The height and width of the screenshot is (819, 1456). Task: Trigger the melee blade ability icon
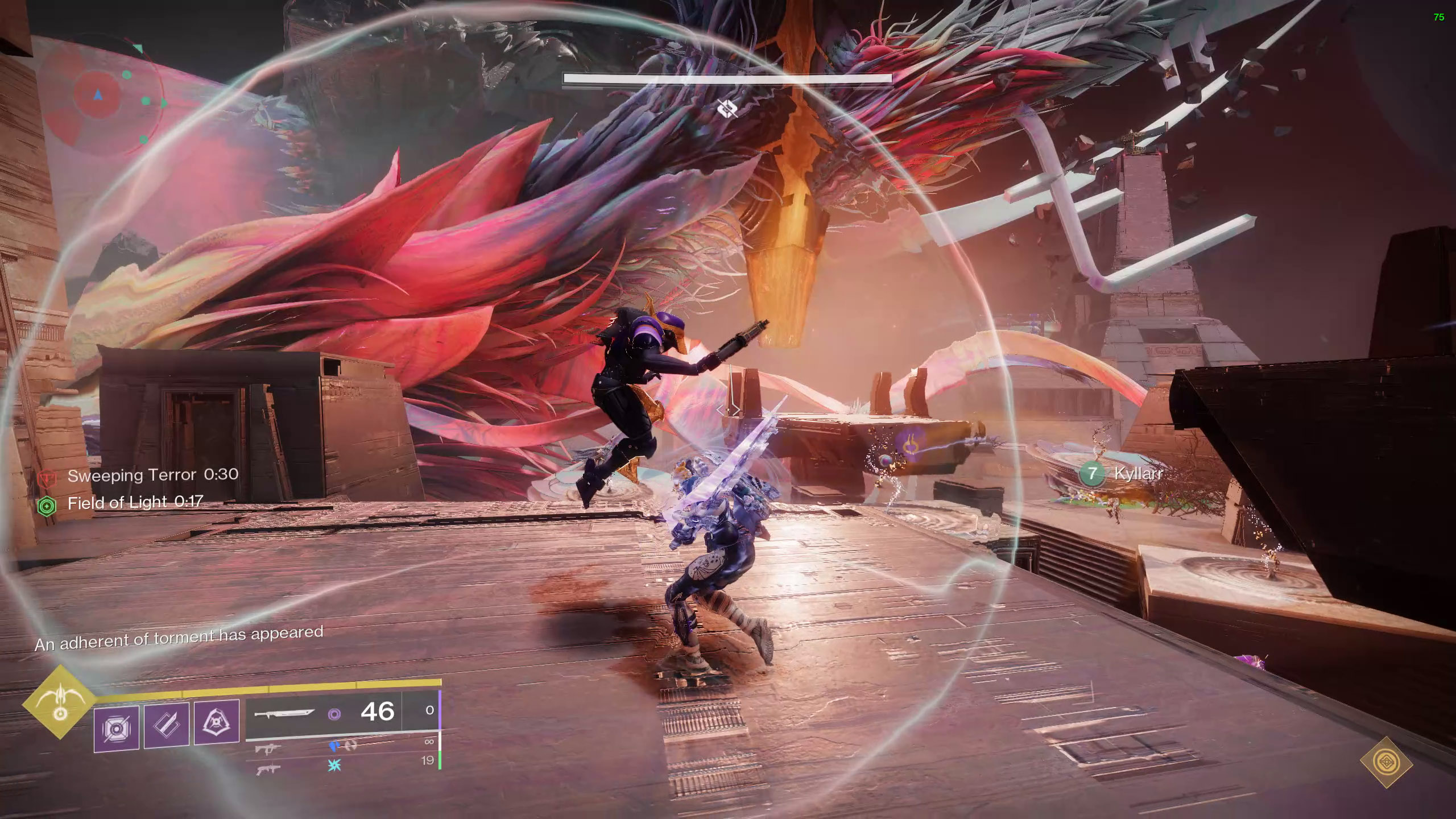(167, 725)
